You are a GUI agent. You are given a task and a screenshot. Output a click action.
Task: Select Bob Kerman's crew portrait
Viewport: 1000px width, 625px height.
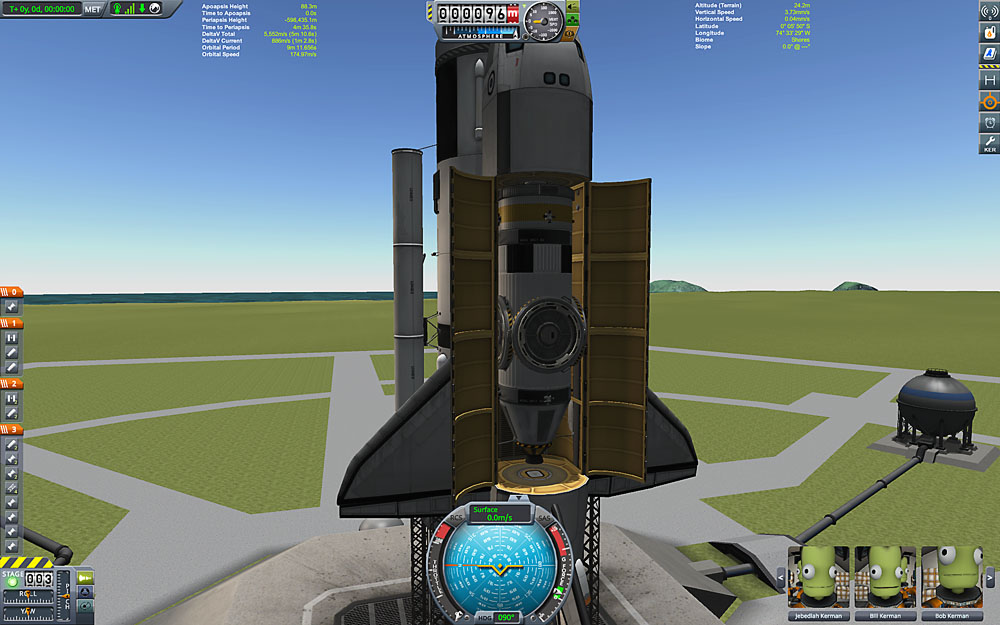click(x=949, y=578)
